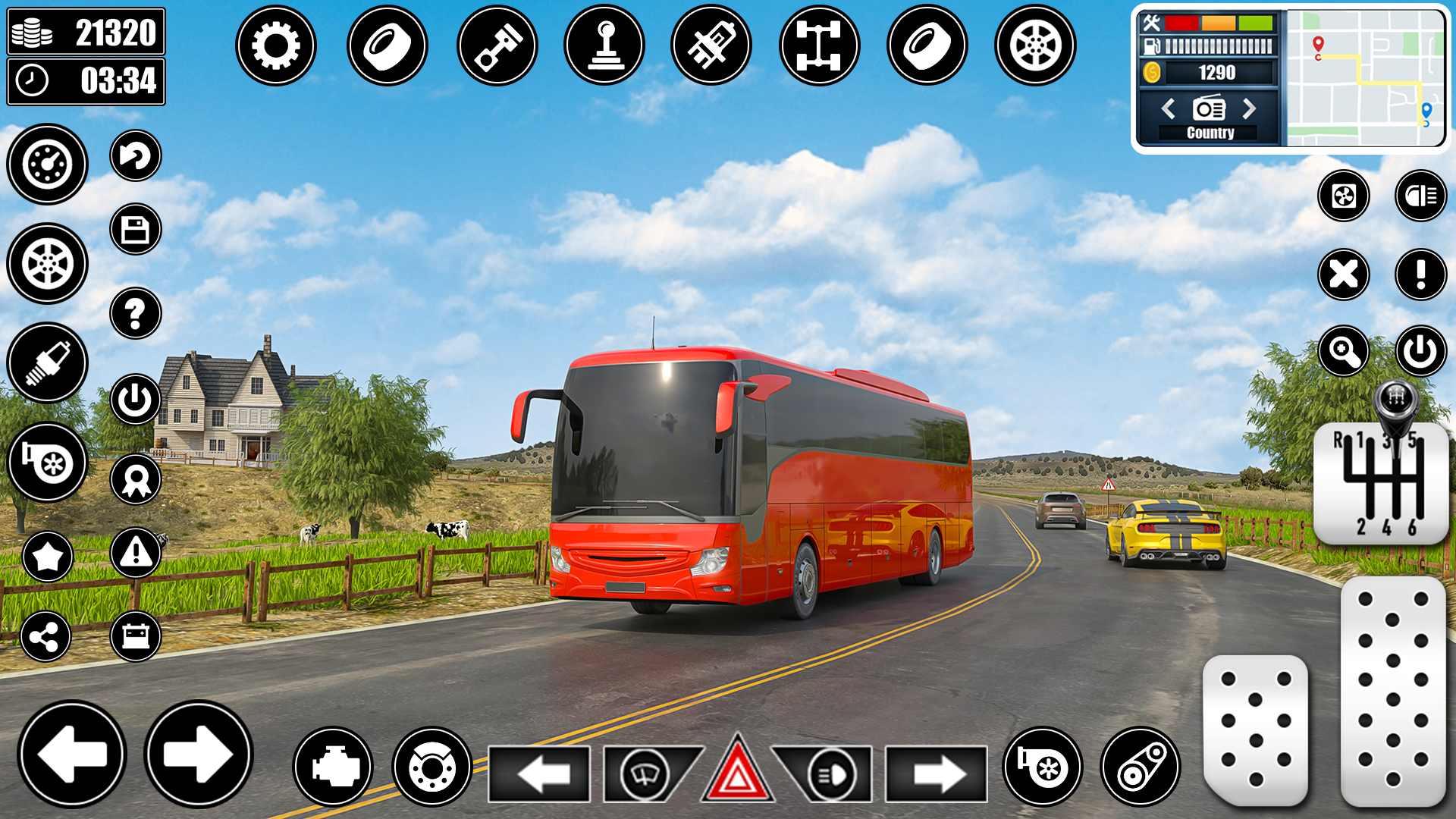The height and width of the screenshot is (819, 1456).
Task: Open the settings gear in the top toolbar
Action: [276, 45]
